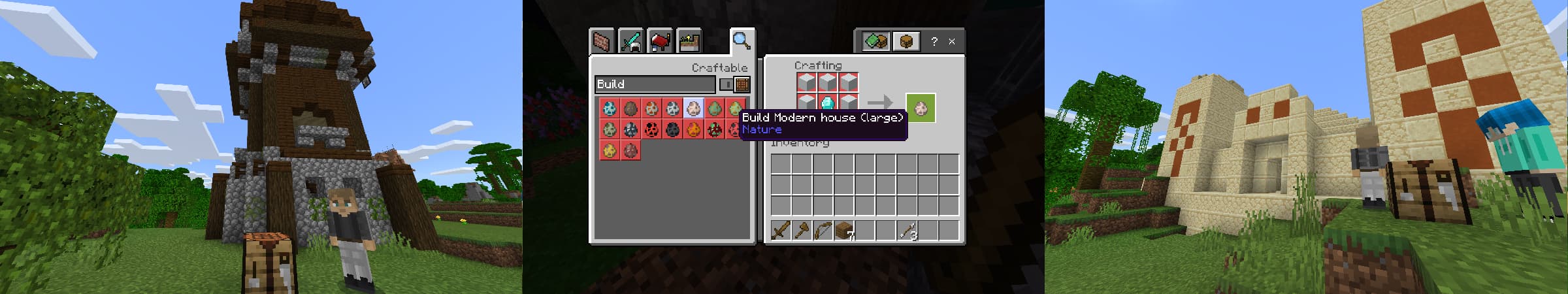Select the wooden sword in hotbar
1568x294 pixels.
781,231
